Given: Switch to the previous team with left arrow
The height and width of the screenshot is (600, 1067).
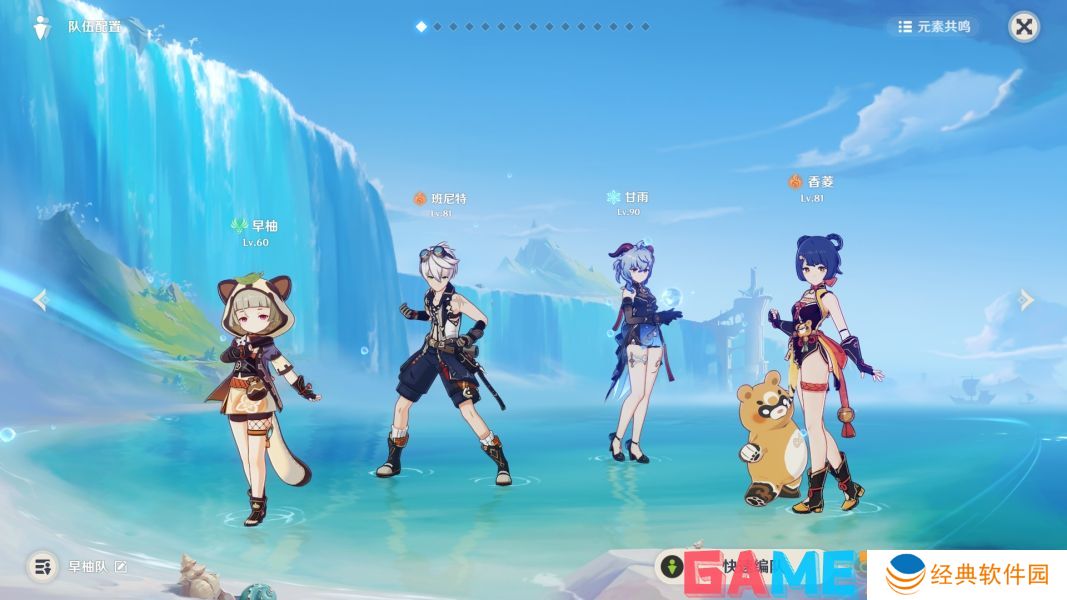Looking at the screenshot, I should pyautogui.click(x=41, y=299).
